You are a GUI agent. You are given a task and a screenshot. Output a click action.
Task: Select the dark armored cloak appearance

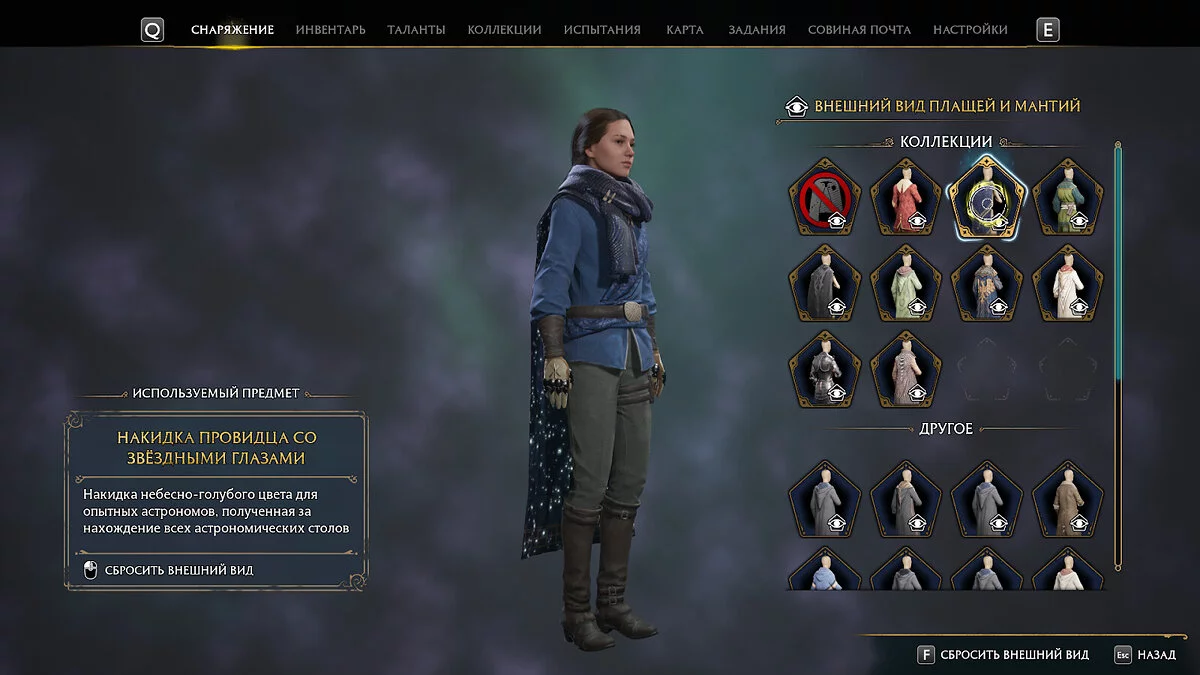pos(825,368)
